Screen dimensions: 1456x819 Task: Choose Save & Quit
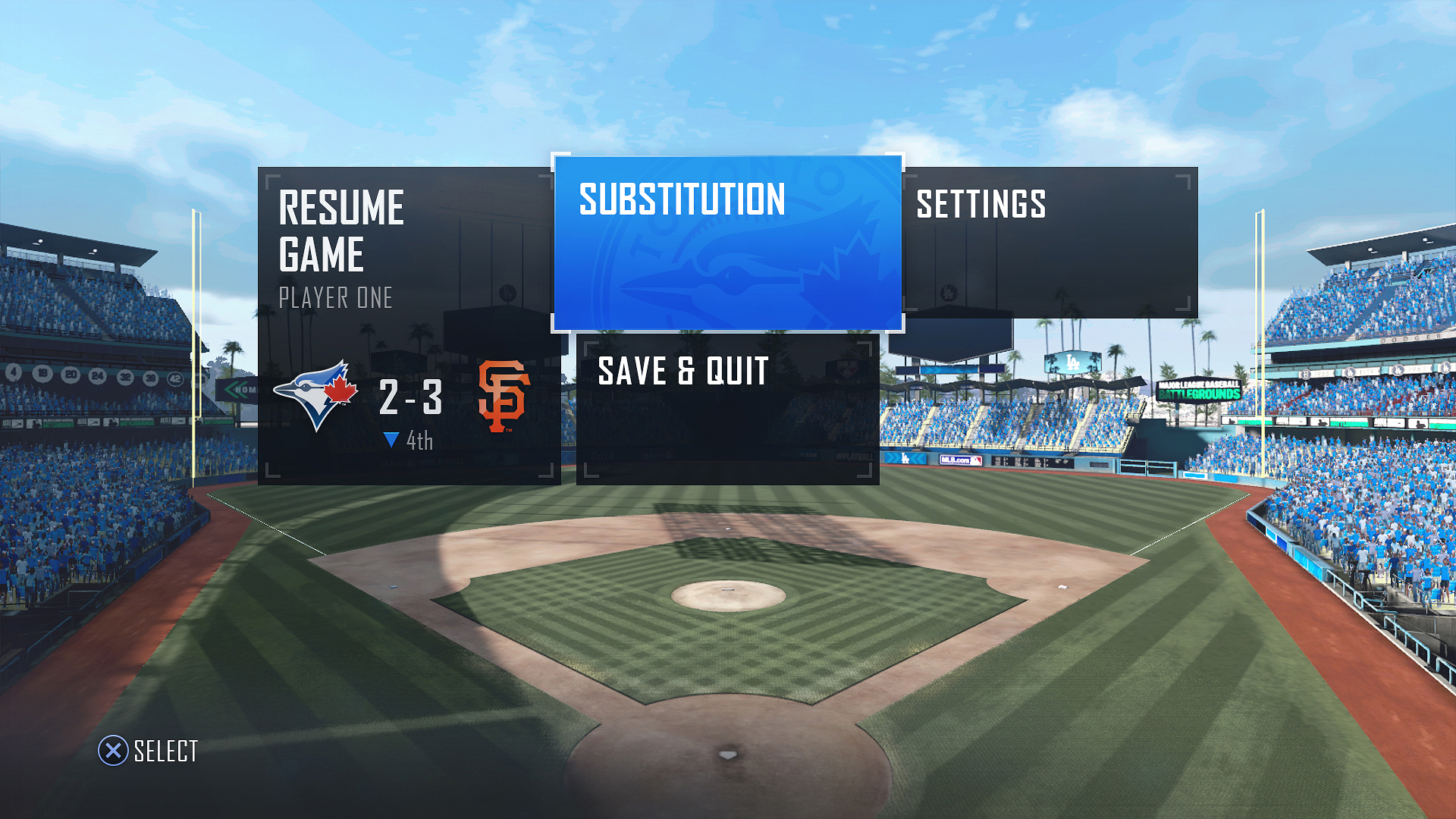point(728,409)
